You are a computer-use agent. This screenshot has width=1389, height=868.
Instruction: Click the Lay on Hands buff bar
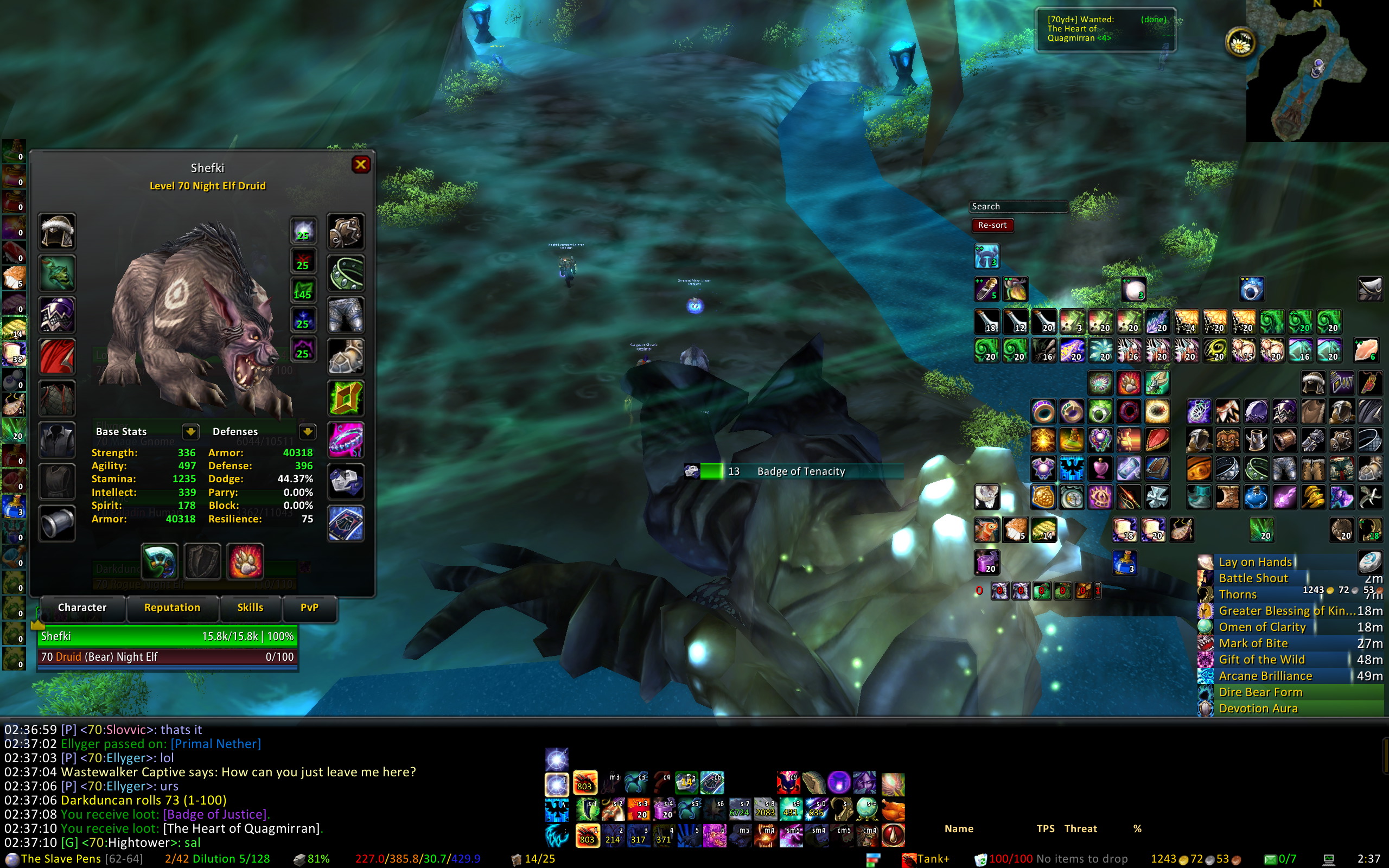(x=1256, y=562)
